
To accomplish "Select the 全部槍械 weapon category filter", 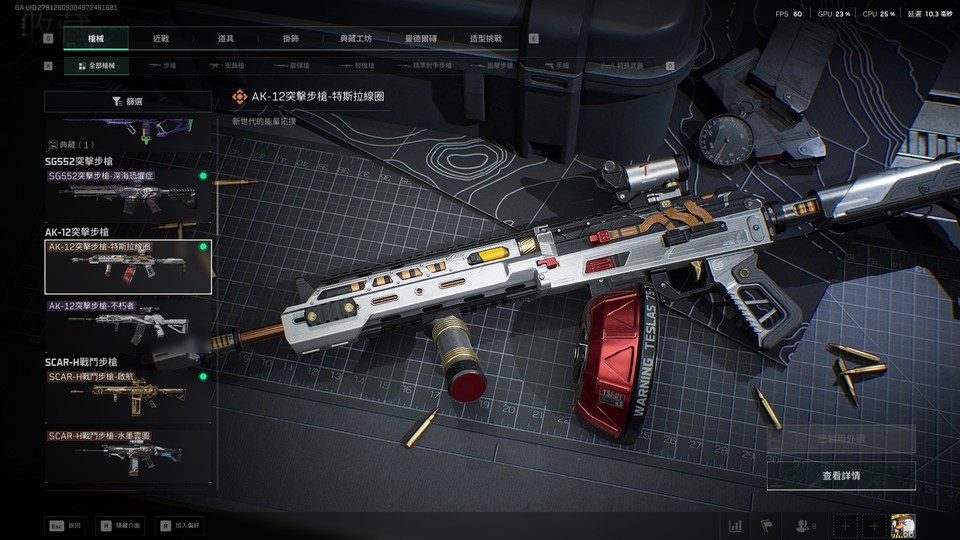I will pos(97,66).
